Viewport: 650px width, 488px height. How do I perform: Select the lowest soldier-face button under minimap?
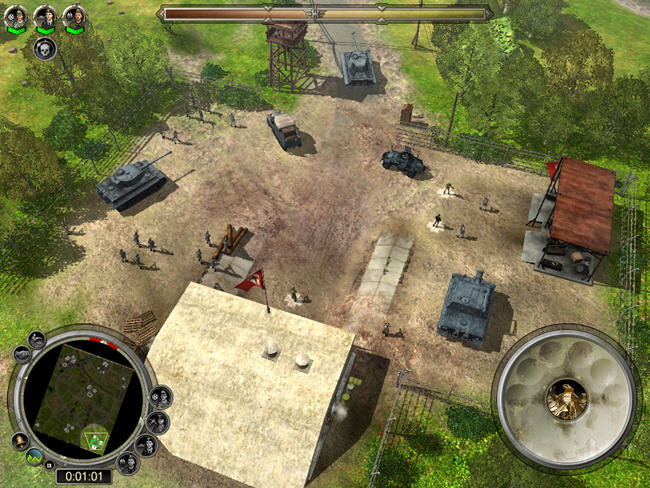coord(126,461)
